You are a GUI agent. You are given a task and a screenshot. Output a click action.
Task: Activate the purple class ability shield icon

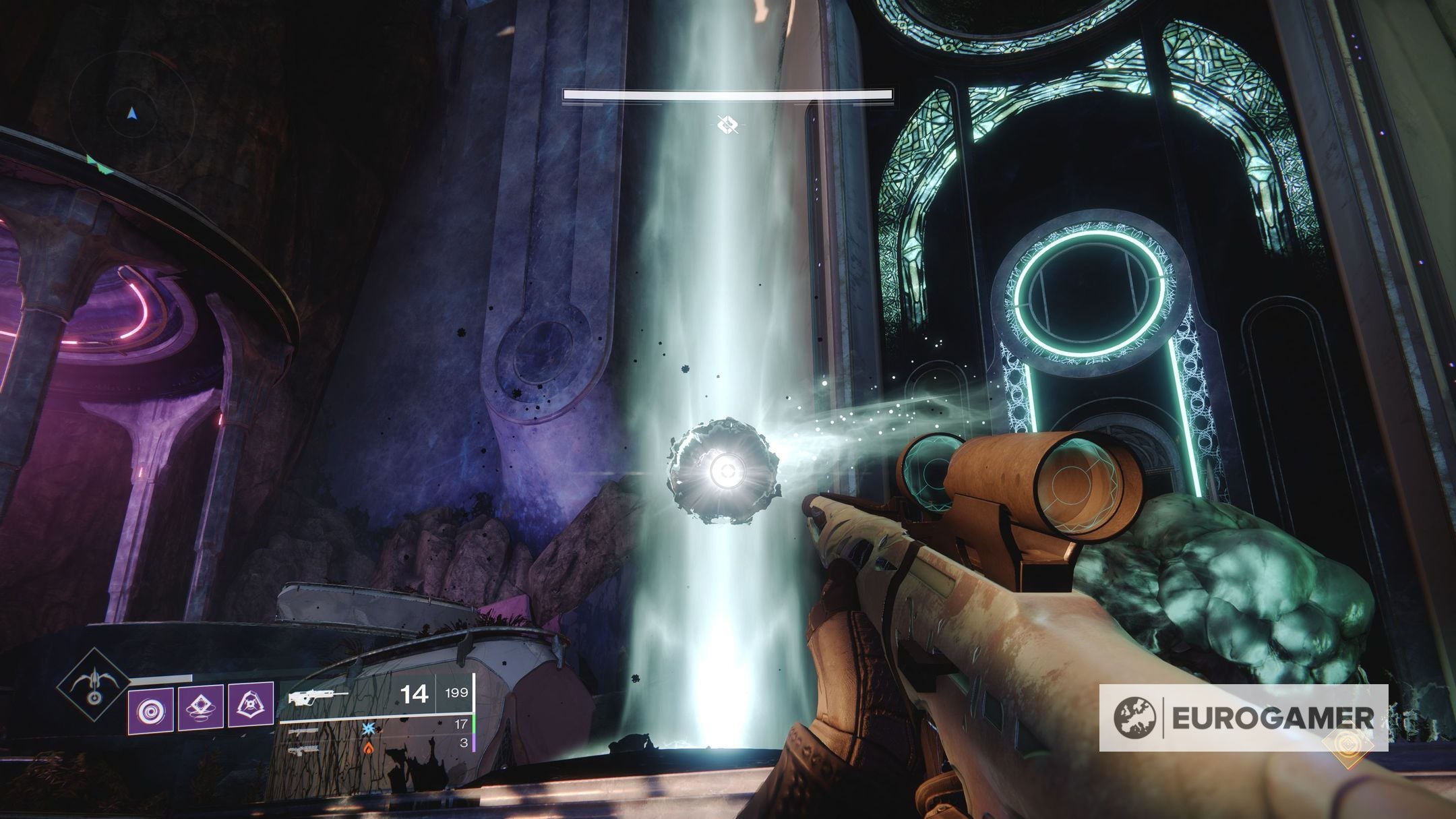[x=251, y=705]
